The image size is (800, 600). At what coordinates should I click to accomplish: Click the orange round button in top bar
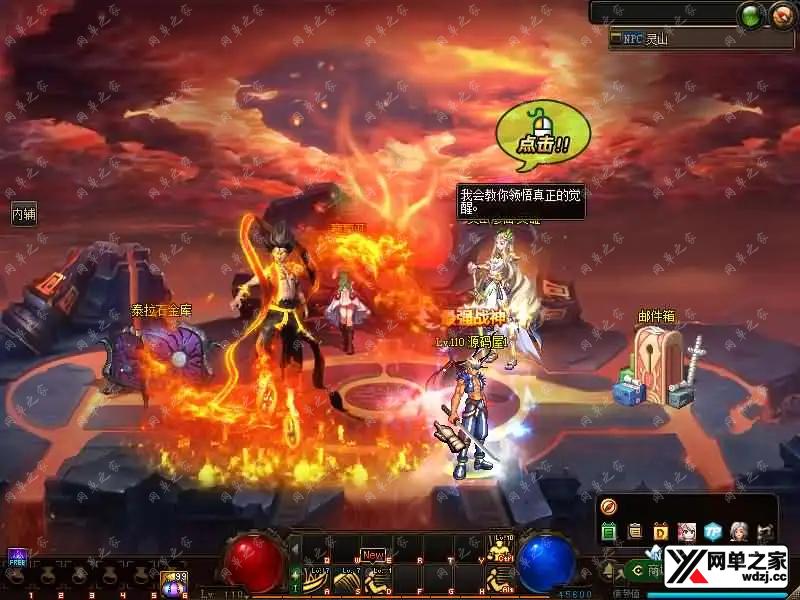781,15
